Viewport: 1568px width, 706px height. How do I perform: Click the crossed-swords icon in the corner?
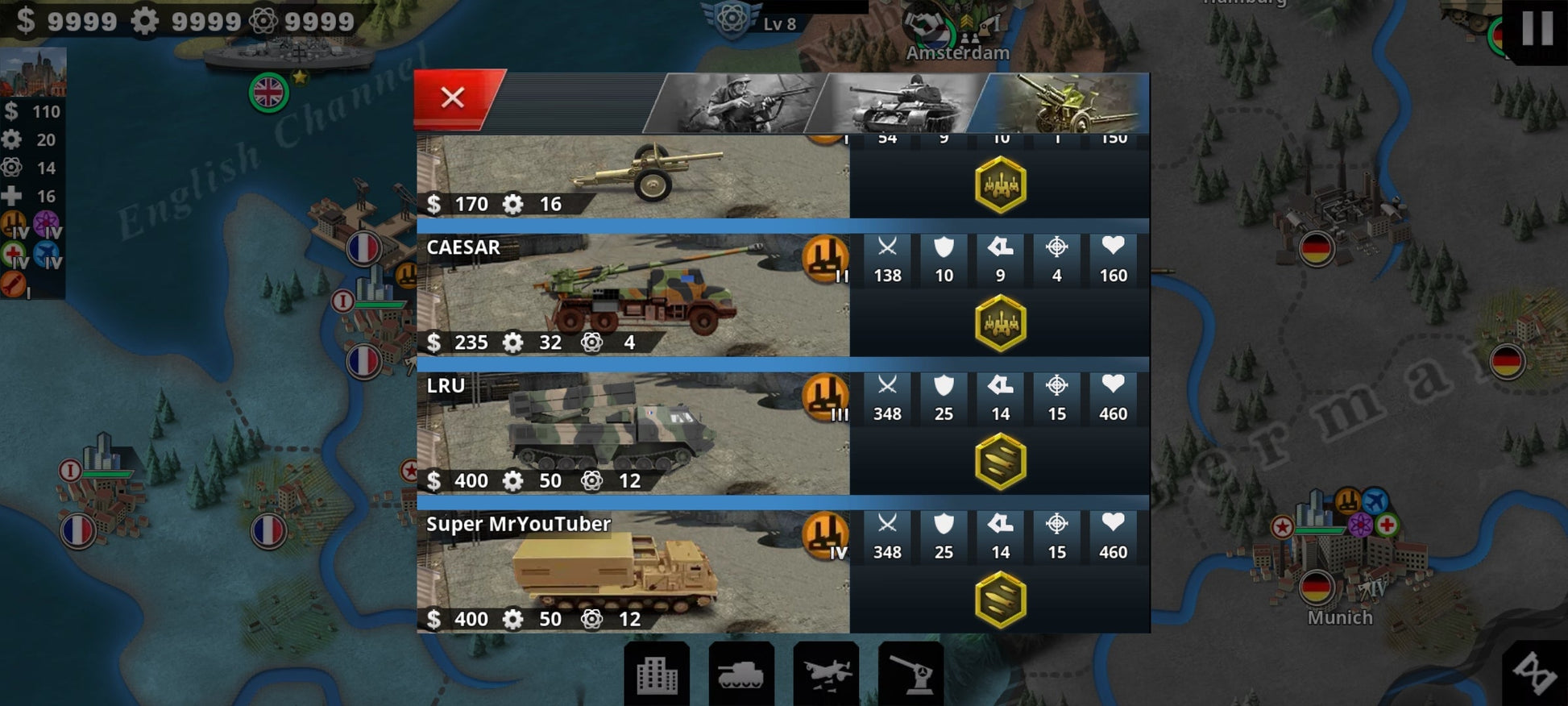tap(1535, 672)
